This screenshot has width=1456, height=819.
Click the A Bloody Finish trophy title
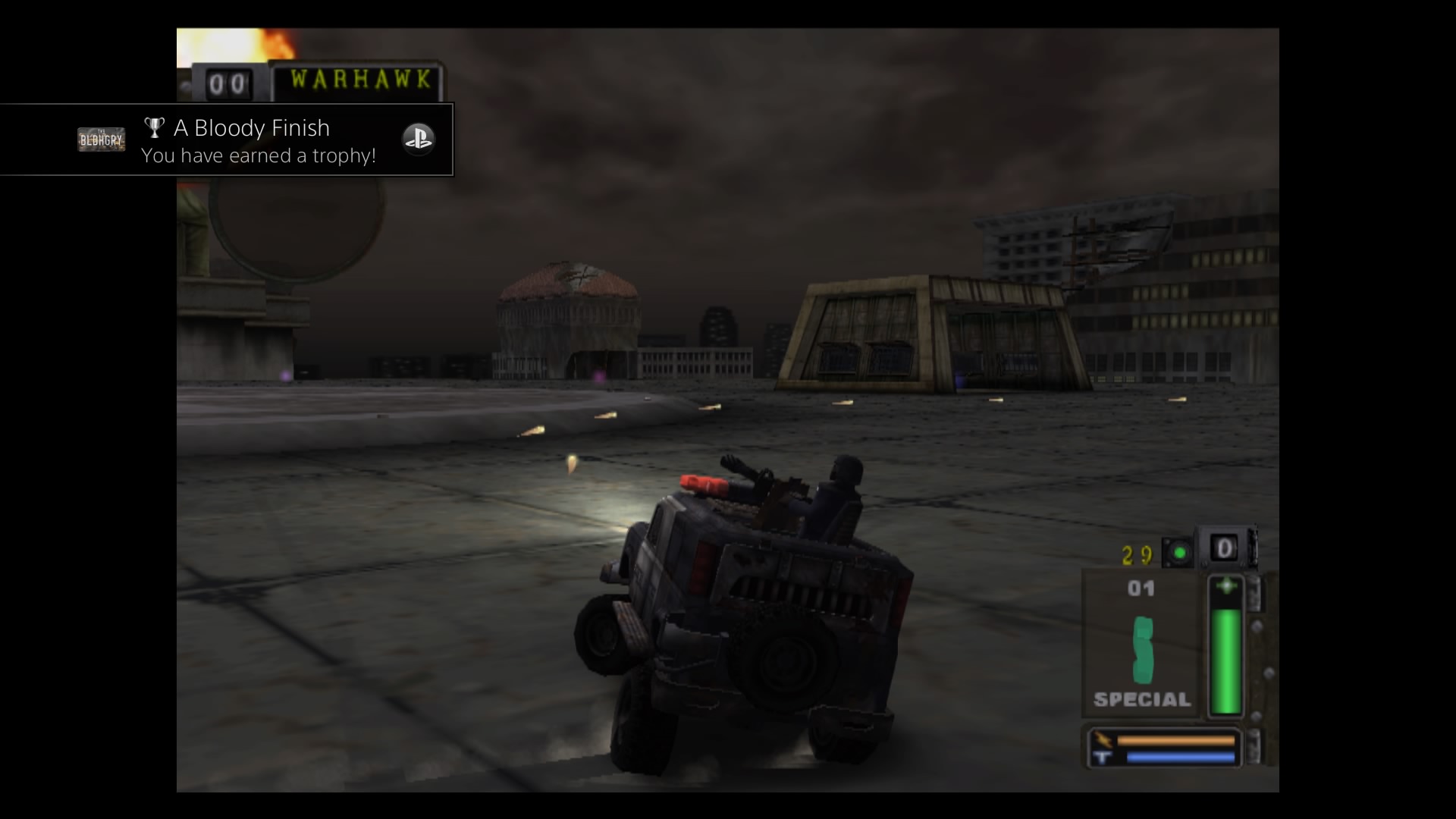(x=252, y=127)
